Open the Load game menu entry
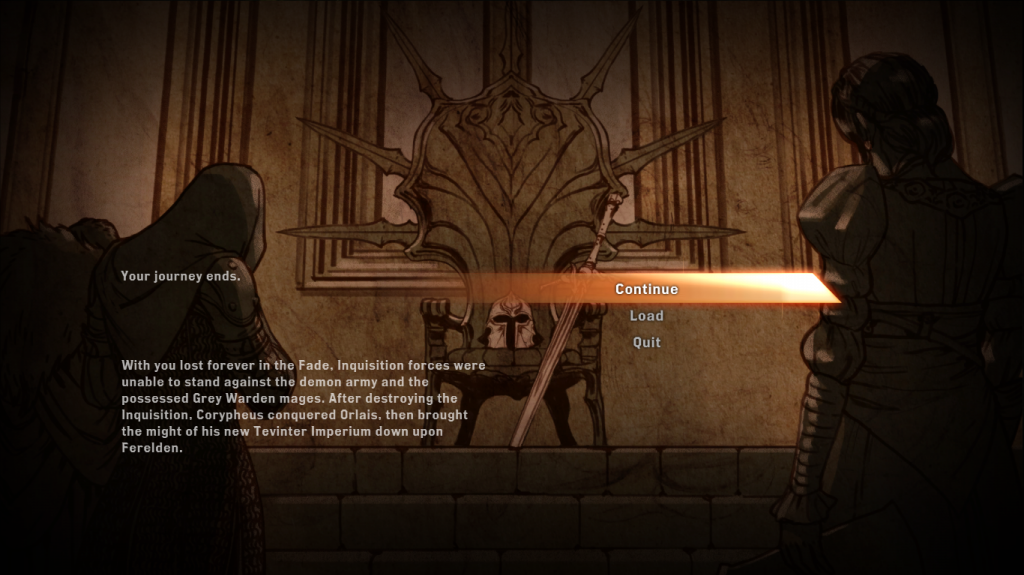 tap(646, 316)
